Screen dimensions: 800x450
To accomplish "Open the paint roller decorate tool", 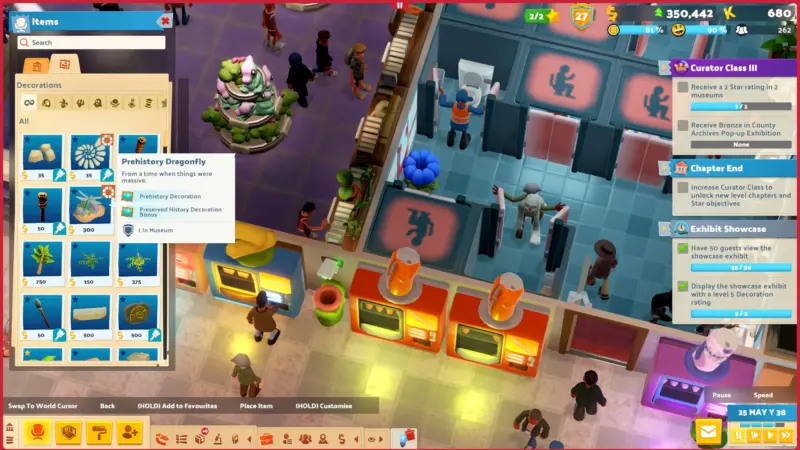I will click(x=99, y=432).
